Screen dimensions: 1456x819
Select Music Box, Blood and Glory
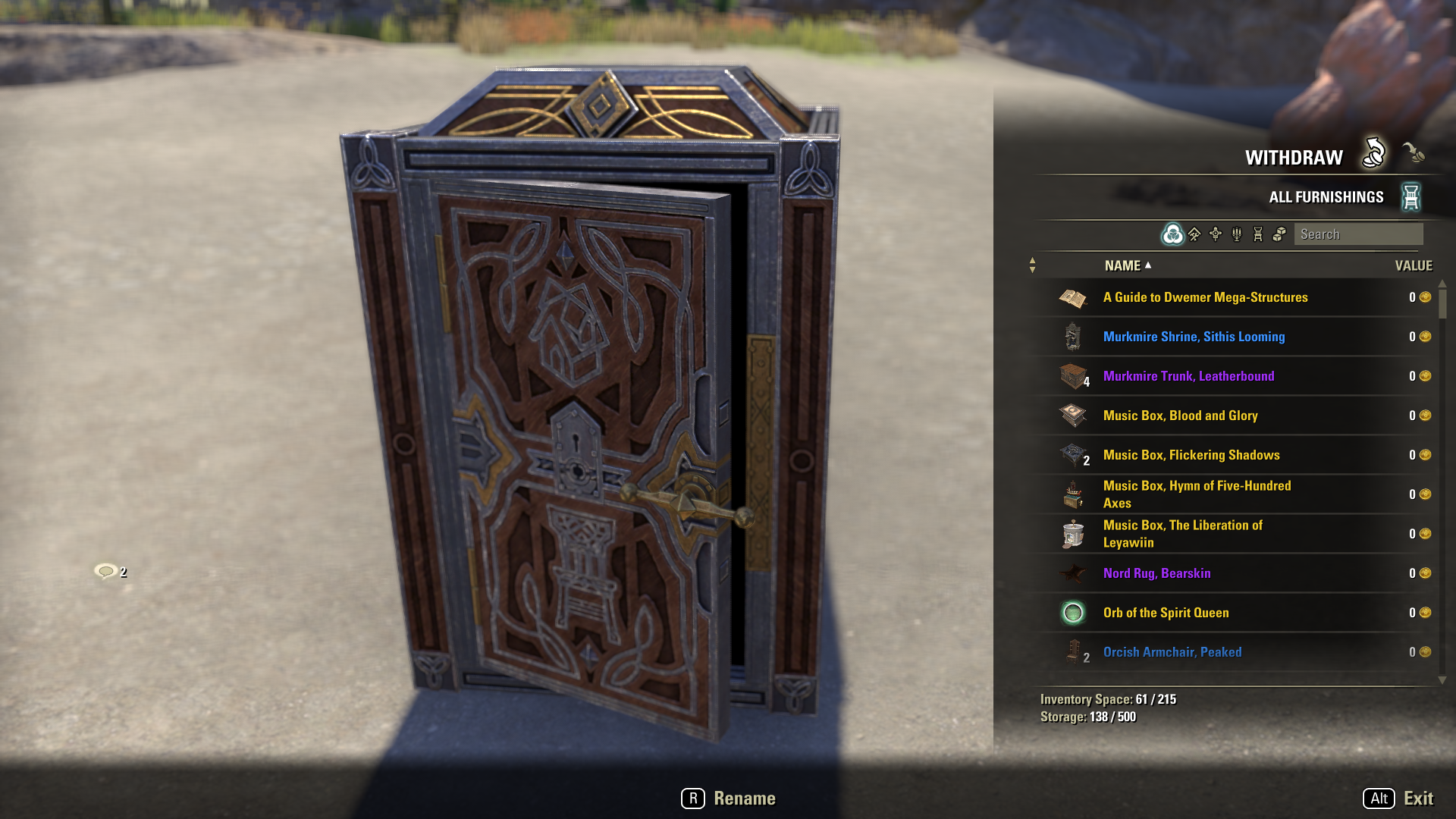tap(1180, 416)
